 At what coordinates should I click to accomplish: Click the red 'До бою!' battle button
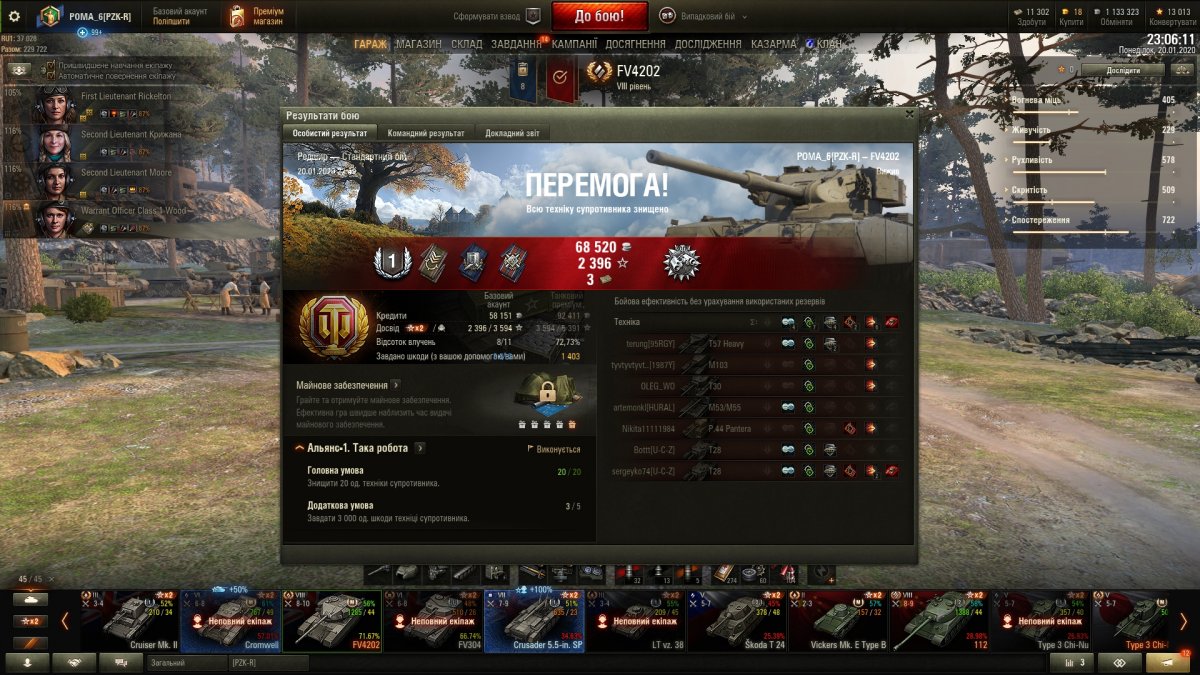(600, 16)
